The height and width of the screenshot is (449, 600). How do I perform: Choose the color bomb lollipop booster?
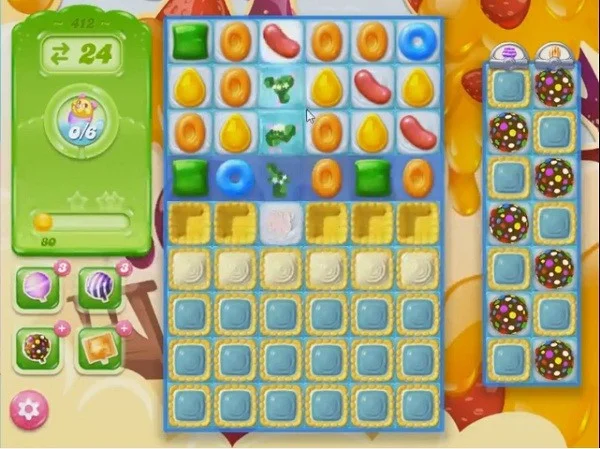[39, 346]
